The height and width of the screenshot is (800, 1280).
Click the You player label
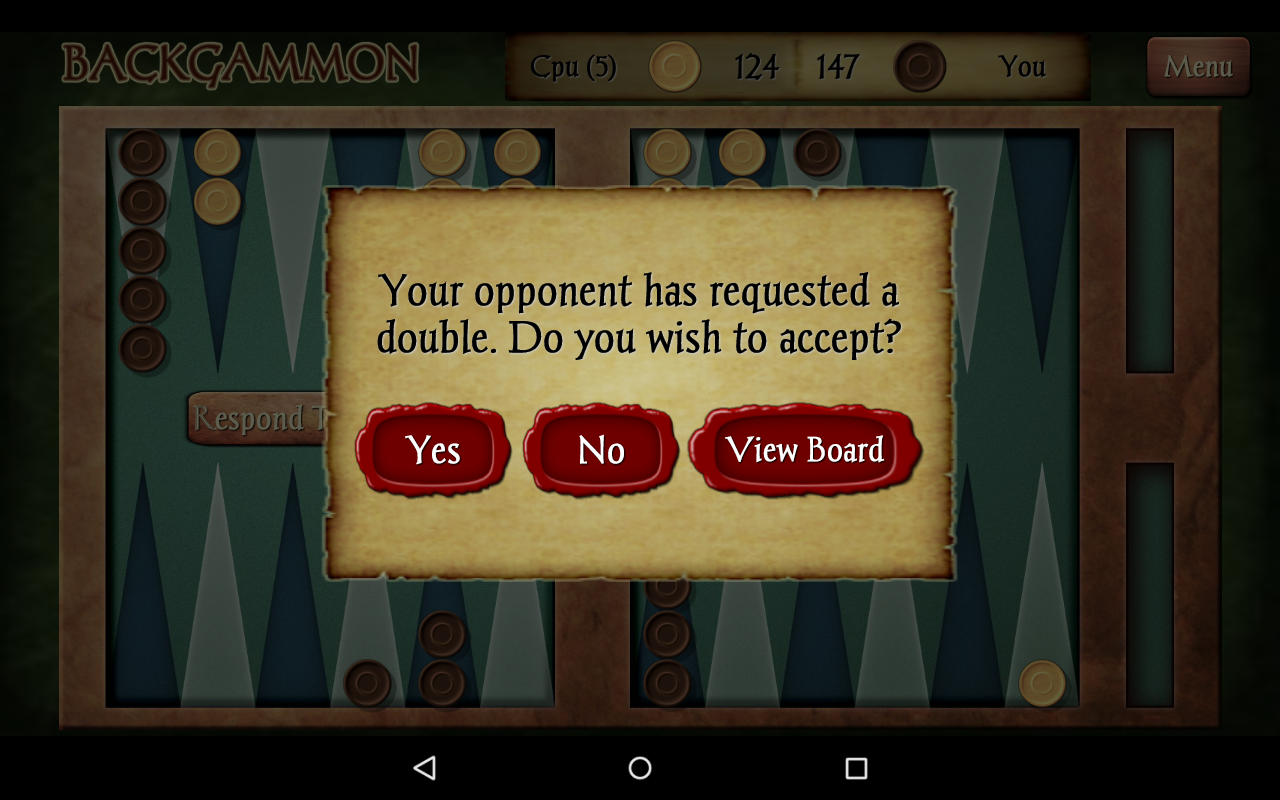[1024, 68]
